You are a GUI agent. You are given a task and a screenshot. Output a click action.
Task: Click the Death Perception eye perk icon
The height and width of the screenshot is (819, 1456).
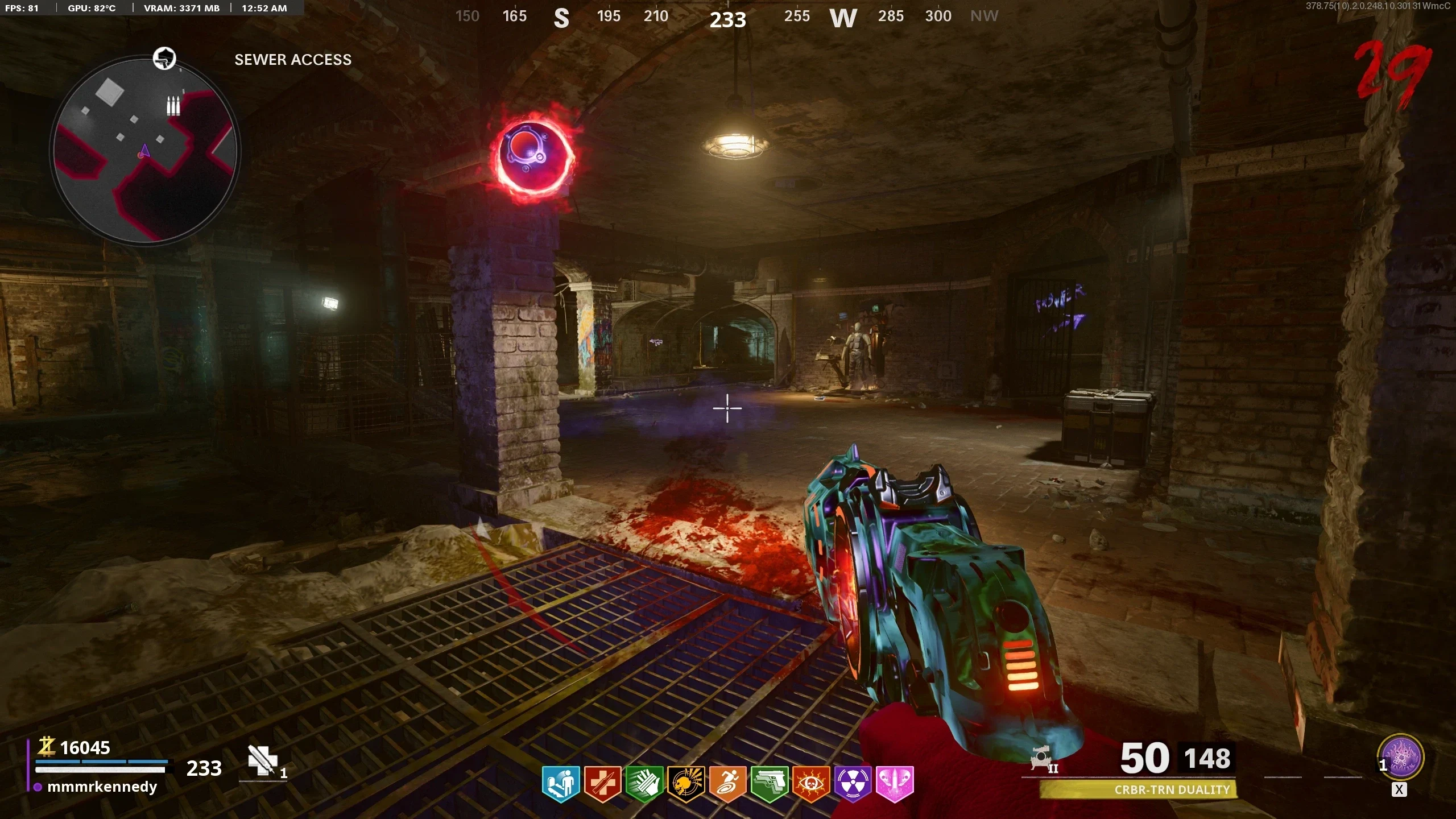pos(811,784)
